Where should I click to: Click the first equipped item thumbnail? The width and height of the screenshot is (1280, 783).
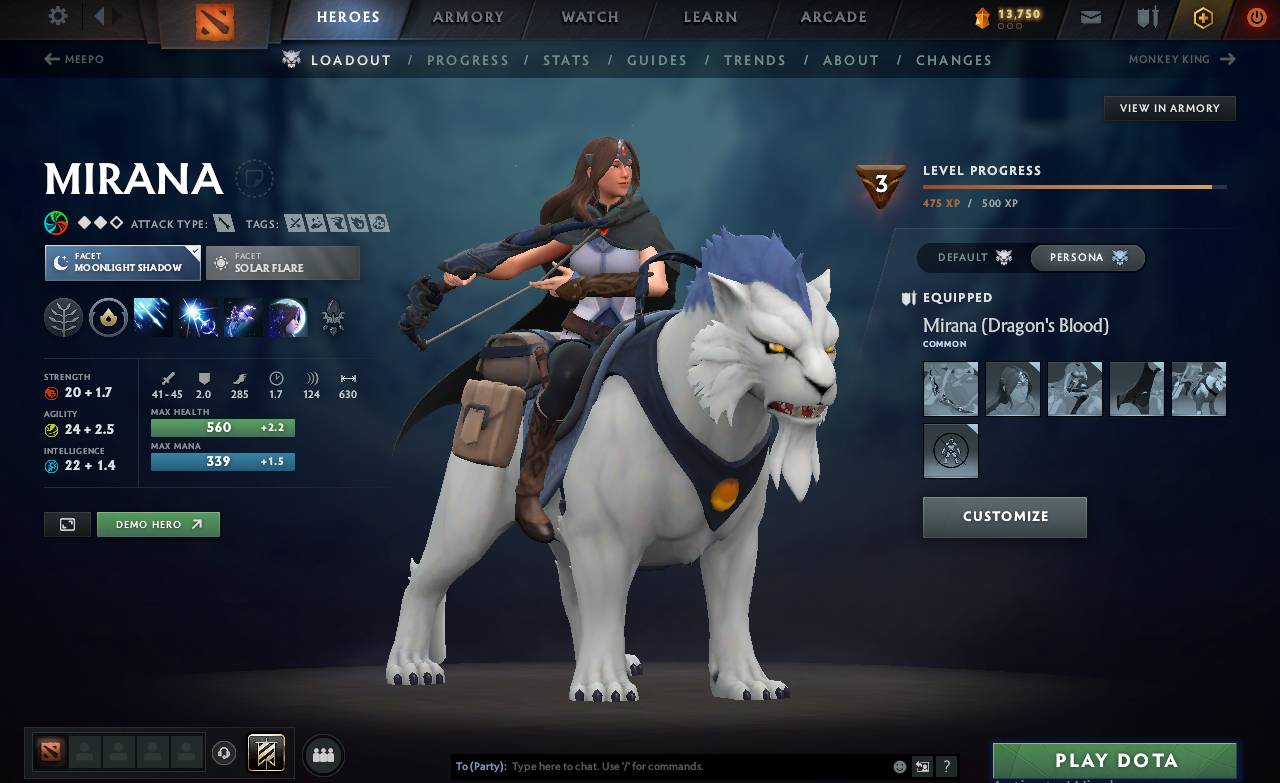pyautogui.click(x=950, y=389)
